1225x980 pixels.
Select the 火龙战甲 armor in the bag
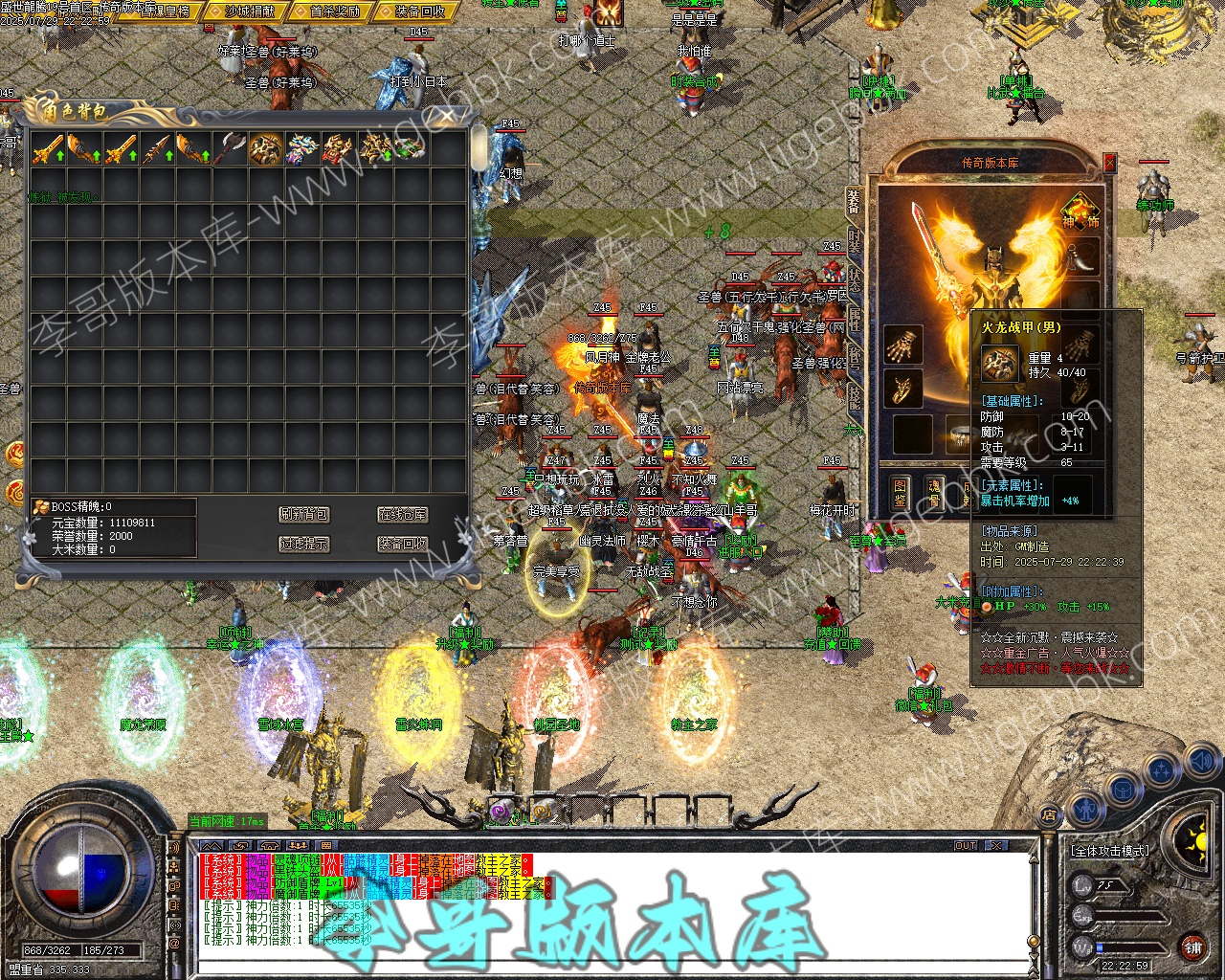pyautogui.click(x=265, y=149)
